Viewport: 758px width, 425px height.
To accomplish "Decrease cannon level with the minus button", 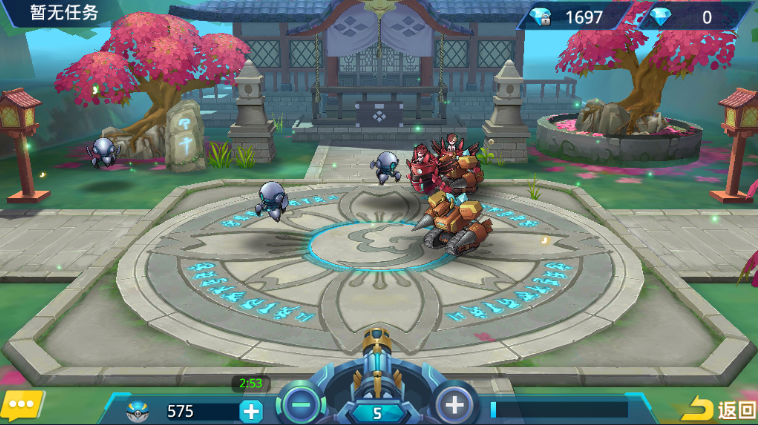I will (x=300, y=404).
